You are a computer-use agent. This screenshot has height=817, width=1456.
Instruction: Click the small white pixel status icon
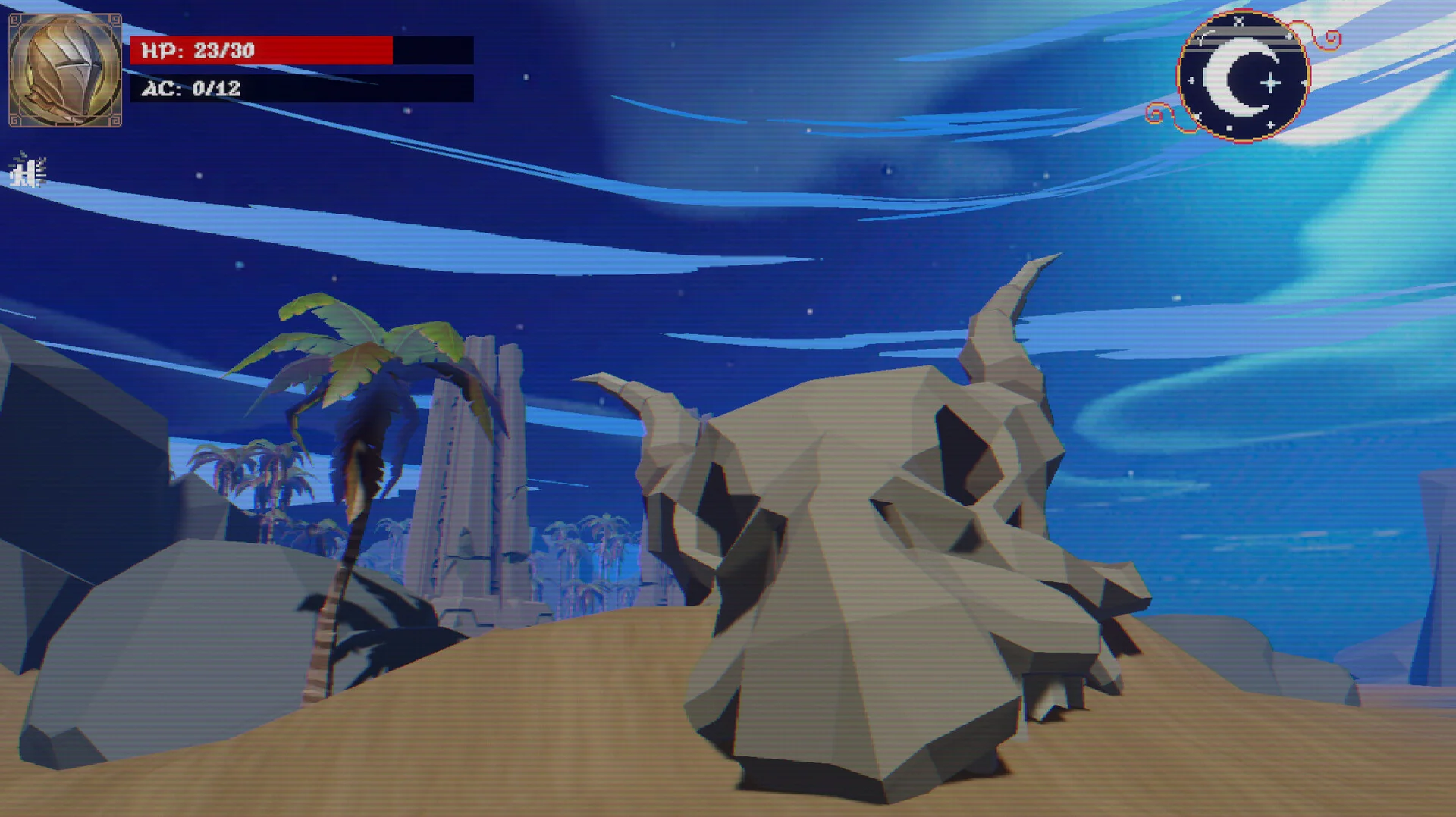[x=28, y=171]
